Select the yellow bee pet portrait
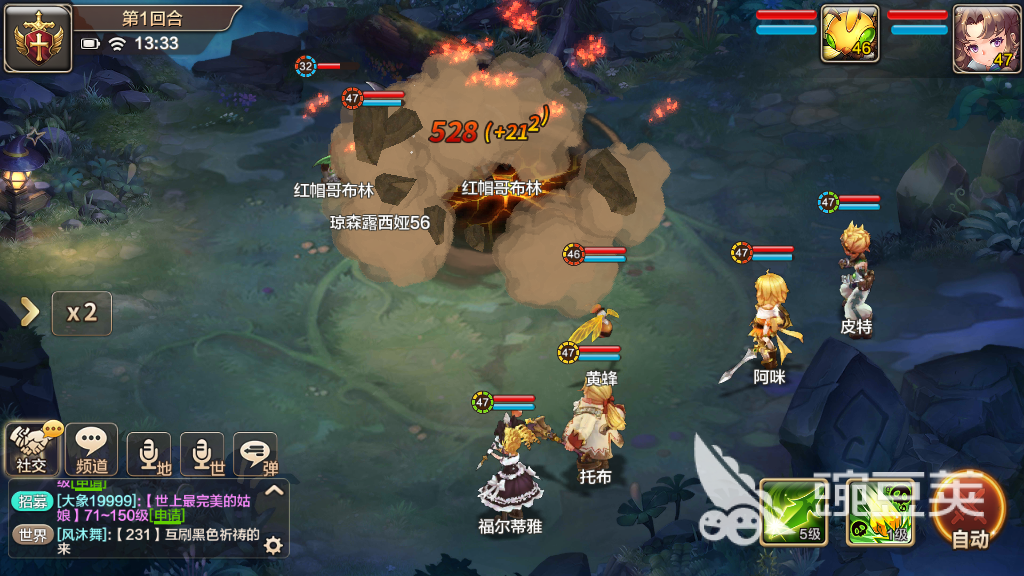1024x576 pixels. [x=849, y=35]
